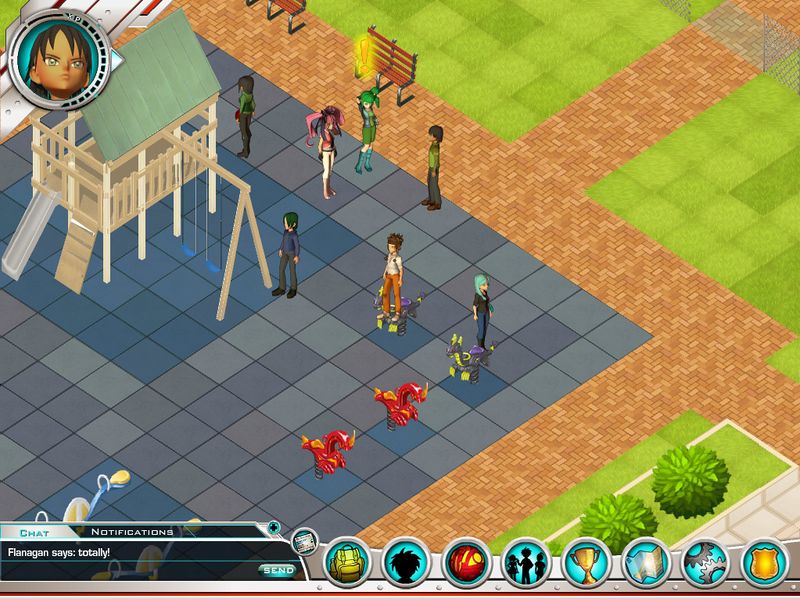Viewport: 800px width, 599px height.
Task: Switch to the Chat tab
Action: click(34, 532)
